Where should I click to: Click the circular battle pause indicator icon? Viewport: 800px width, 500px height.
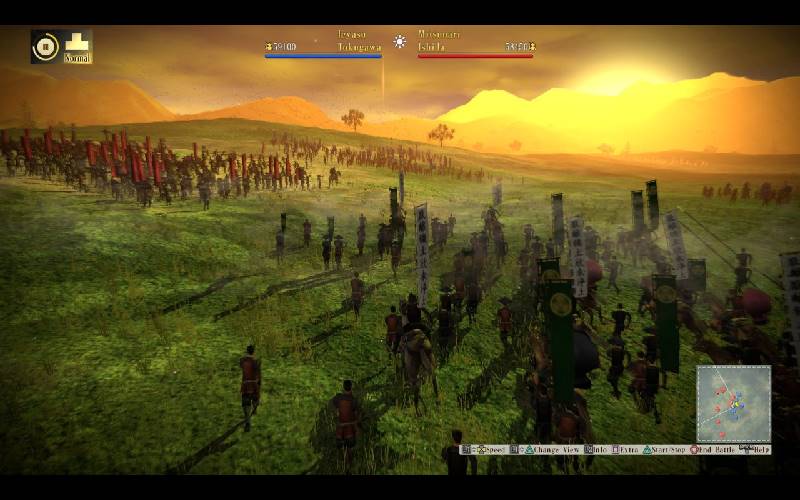(x=46, y=46)
